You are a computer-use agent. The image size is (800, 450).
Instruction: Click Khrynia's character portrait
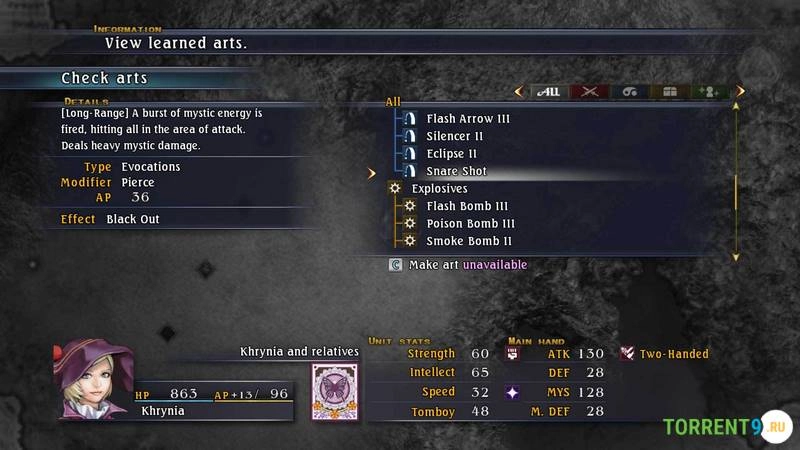[93, 379]
